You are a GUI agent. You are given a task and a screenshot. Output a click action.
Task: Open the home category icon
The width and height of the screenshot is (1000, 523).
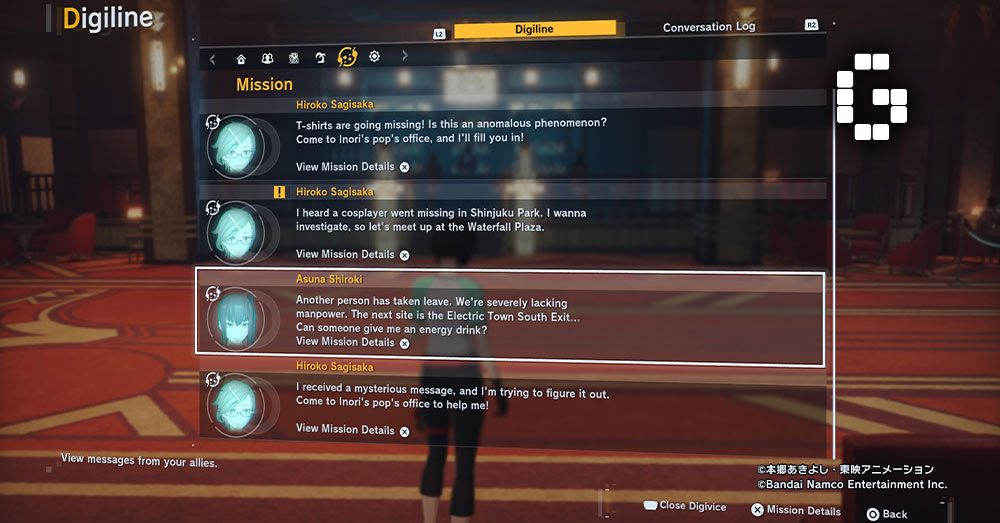[x=241, y=58]
